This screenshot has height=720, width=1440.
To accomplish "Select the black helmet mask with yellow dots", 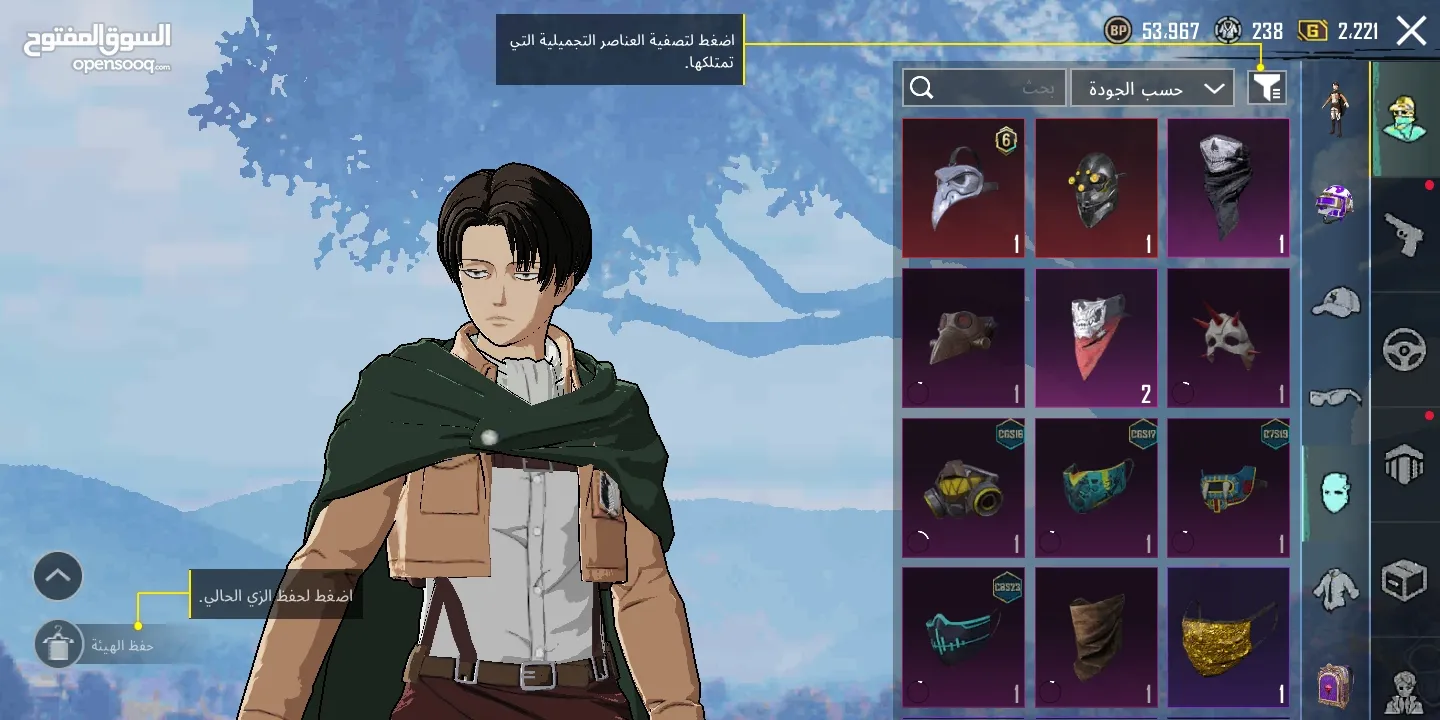I will click(1096, 188).
